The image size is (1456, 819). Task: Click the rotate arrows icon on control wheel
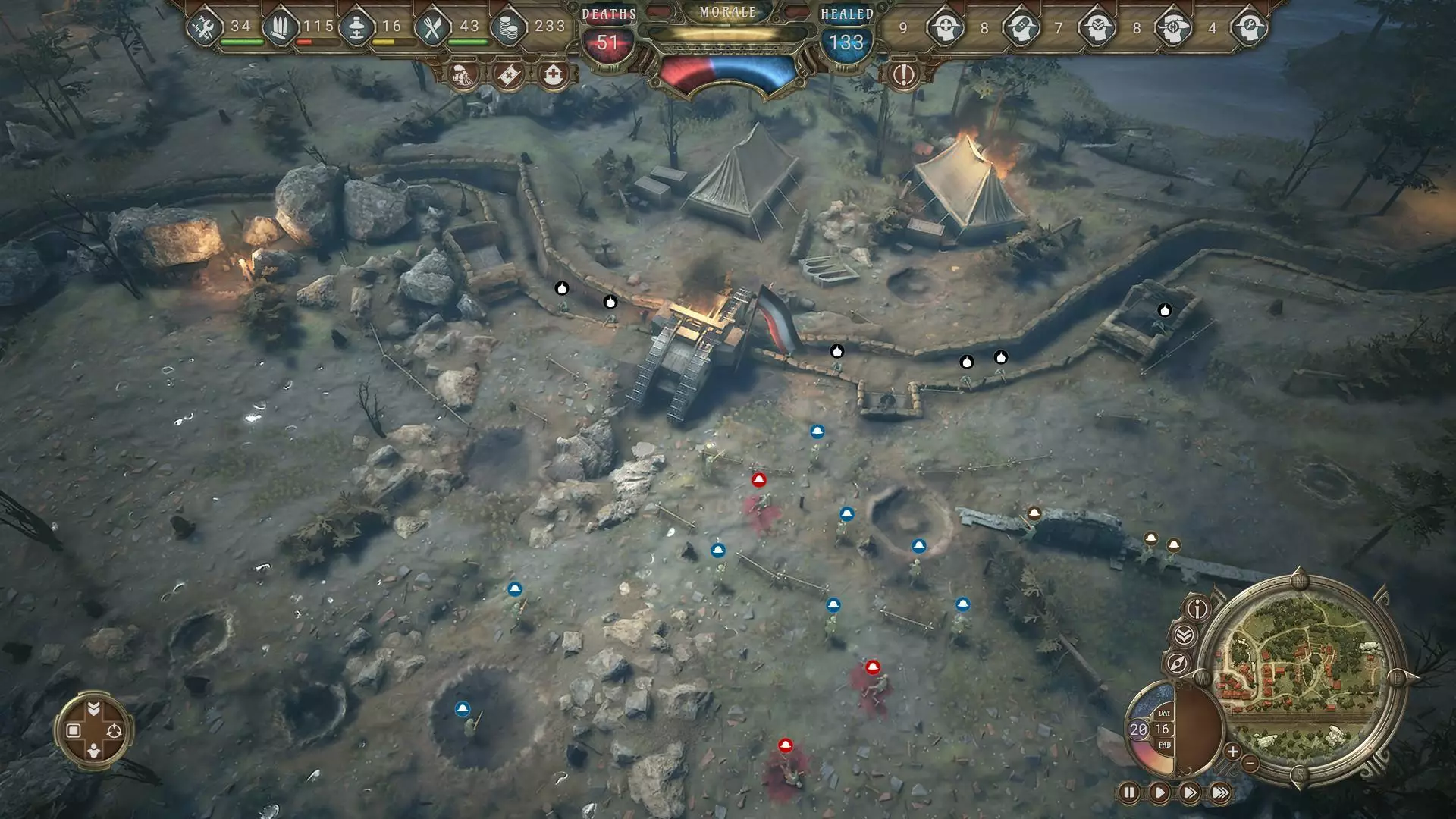pos(115,730)
